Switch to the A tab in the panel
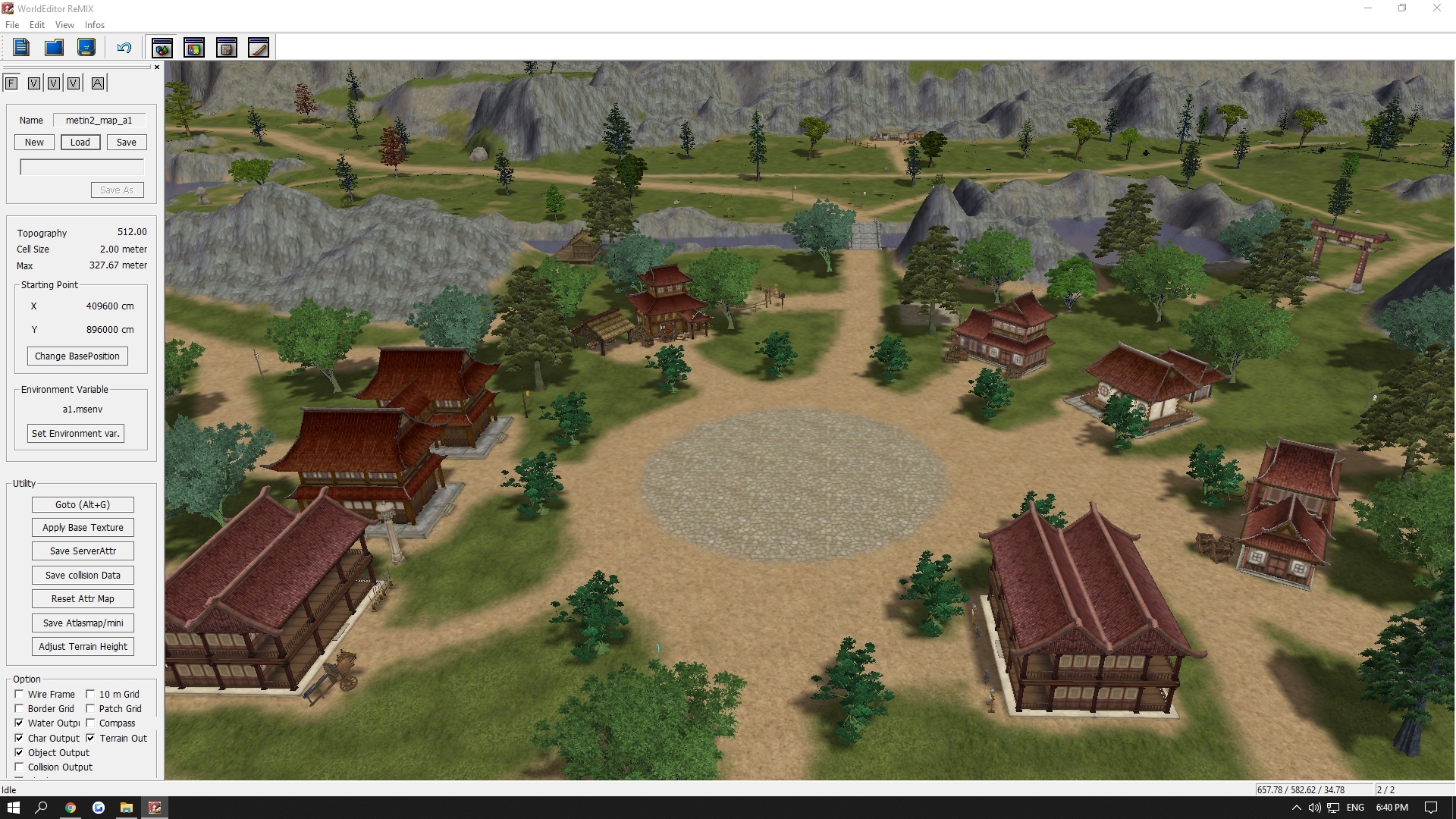The image size is (1456, 819). point(97,83)
